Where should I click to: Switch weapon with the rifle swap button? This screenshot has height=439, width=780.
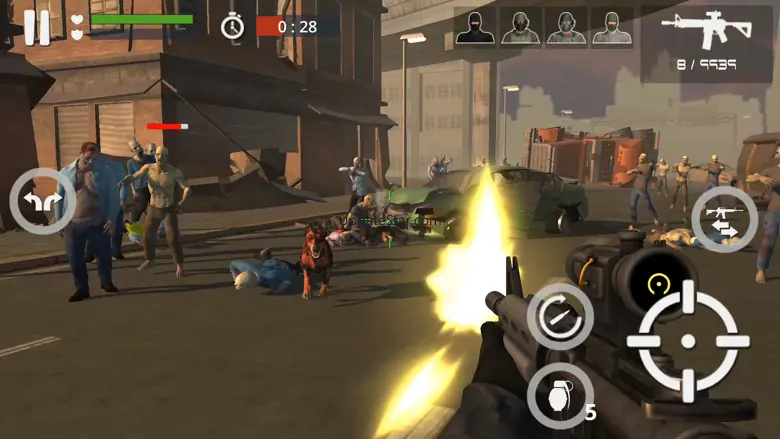(x=724, y=220)
